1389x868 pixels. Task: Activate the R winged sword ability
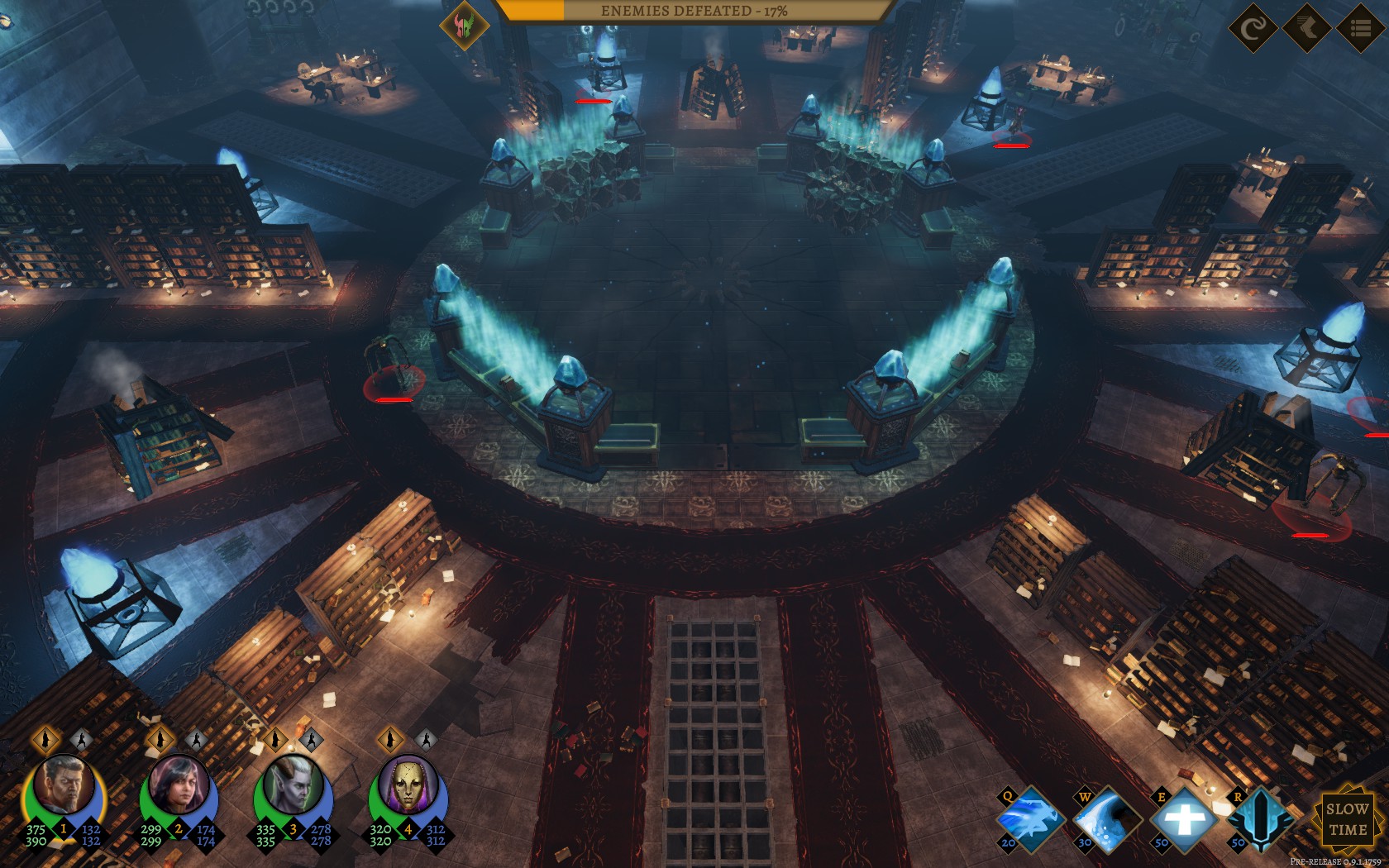pos(1259,820)
